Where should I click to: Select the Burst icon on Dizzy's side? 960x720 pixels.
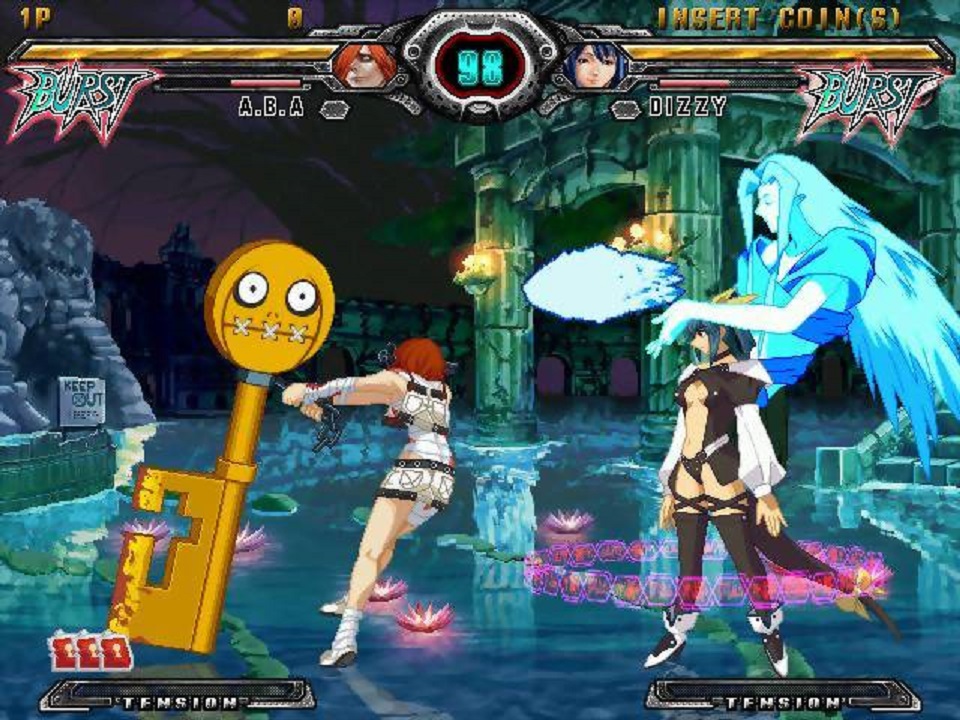tap(868, 96)
